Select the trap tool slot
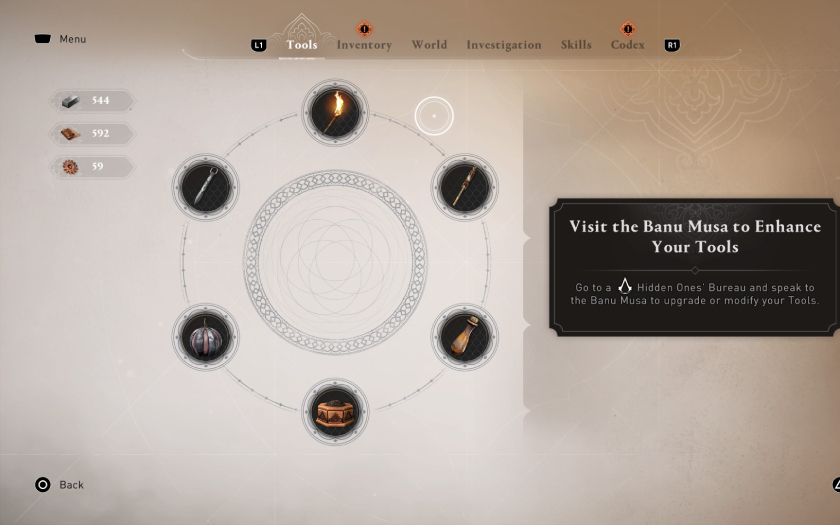840x525 pixels. [x=335, y=411]
